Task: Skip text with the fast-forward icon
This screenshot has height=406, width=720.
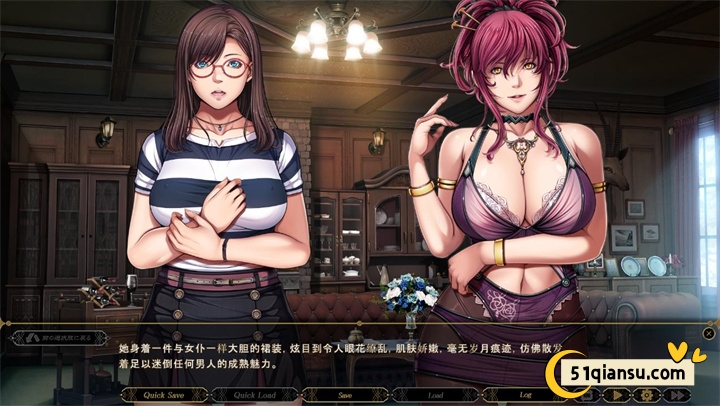Action: point(677,395)
